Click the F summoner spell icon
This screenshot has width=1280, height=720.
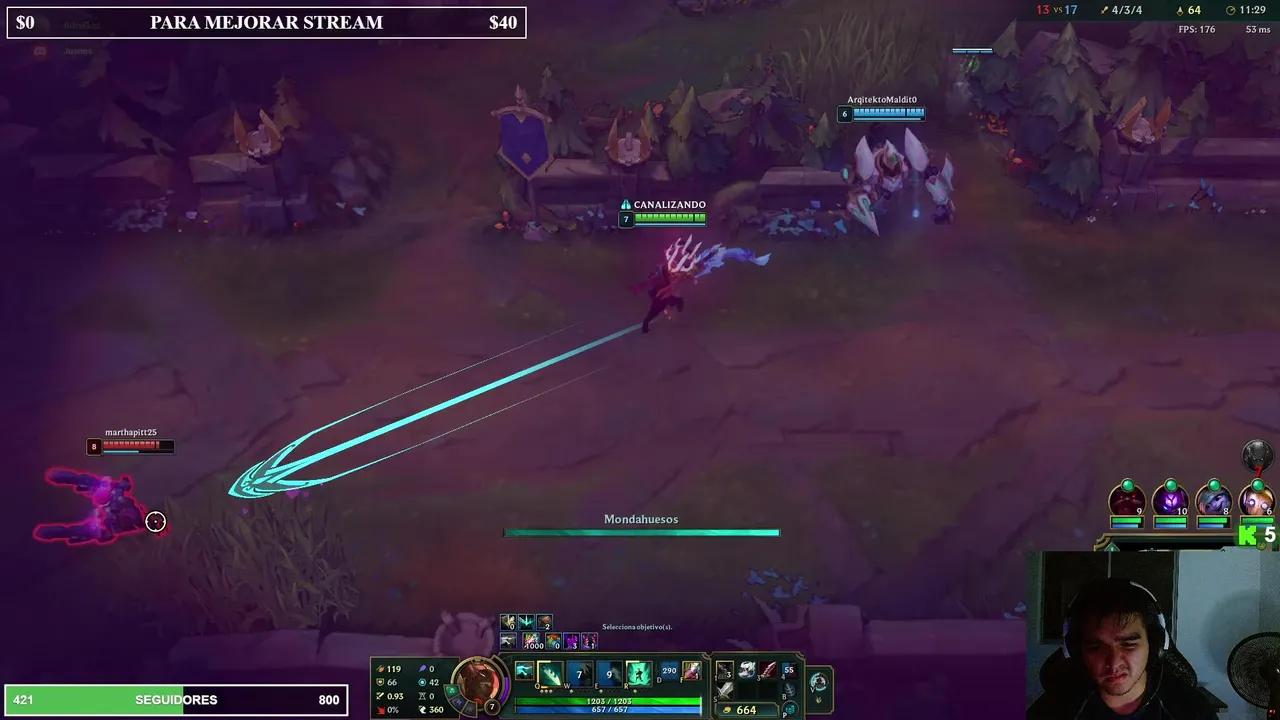(x=691, y=672)
